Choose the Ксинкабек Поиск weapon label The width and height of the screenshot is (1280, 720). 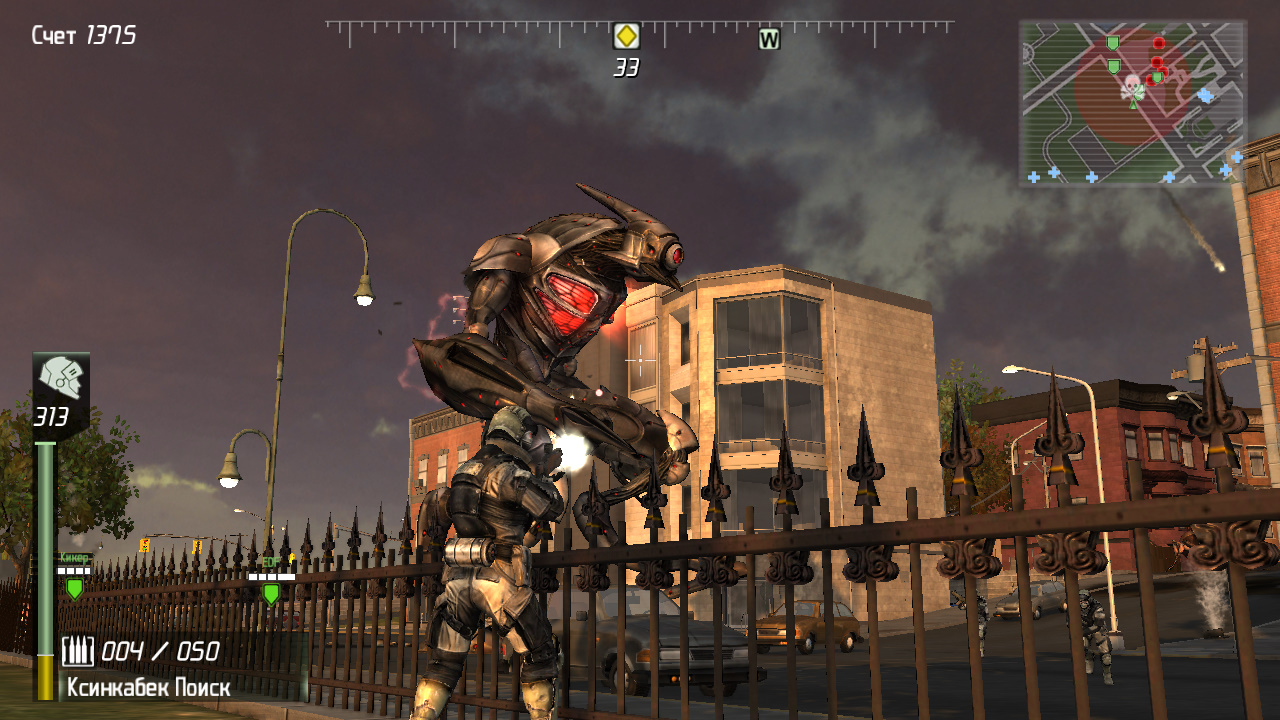point(148,688)
